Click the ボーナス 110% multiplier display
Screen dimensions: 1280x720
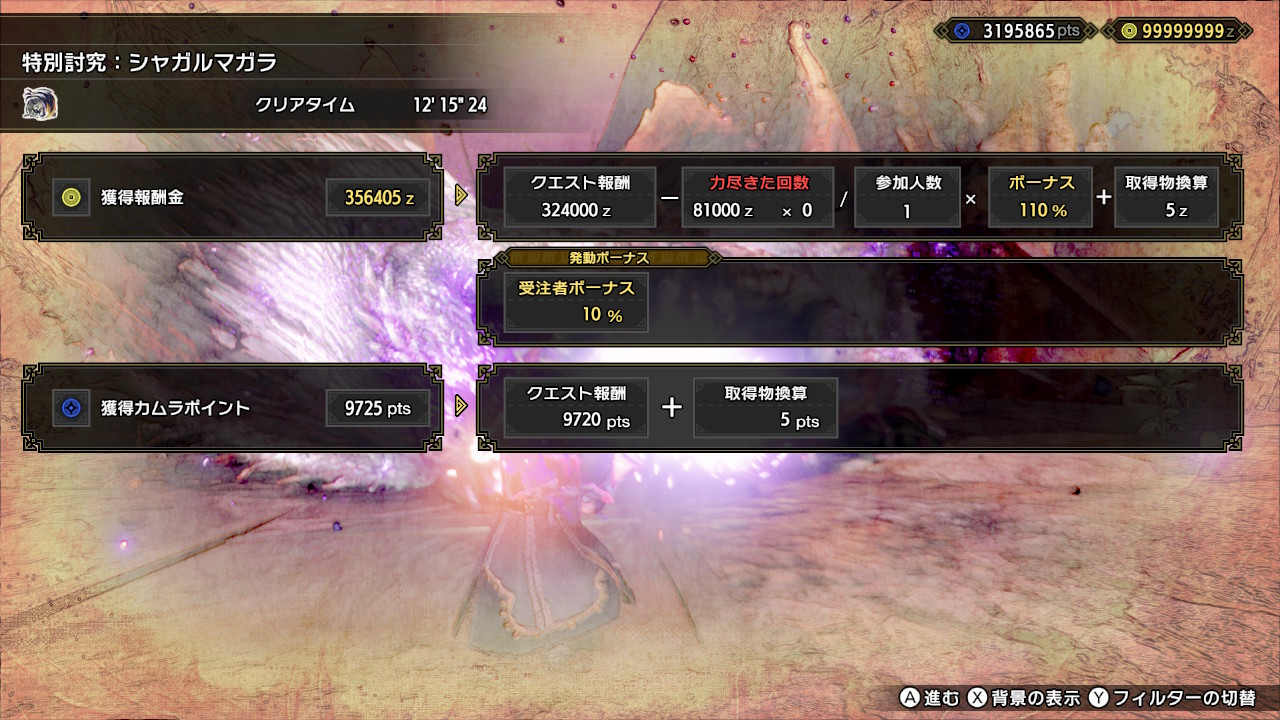coord(1040,197)
